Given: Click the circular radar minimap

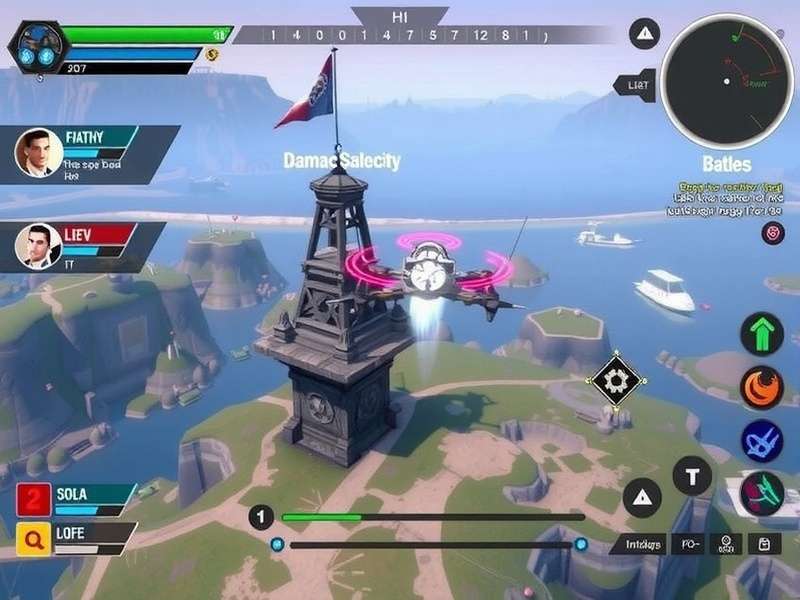Looking at the screenshot, I should click(727, 82).
